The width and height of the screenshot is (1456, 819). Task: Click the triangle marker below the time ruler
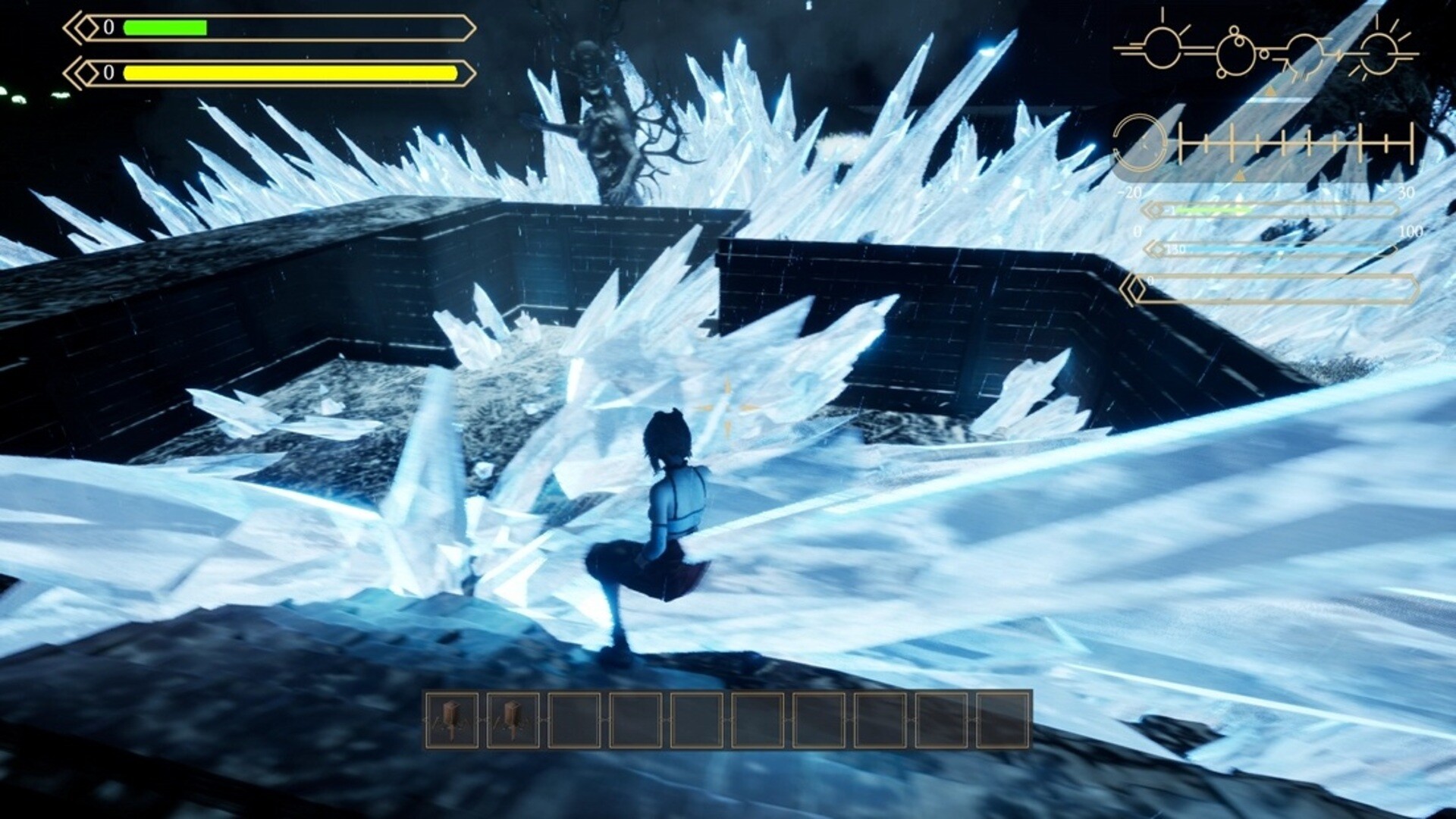[x=1239, y=174]
